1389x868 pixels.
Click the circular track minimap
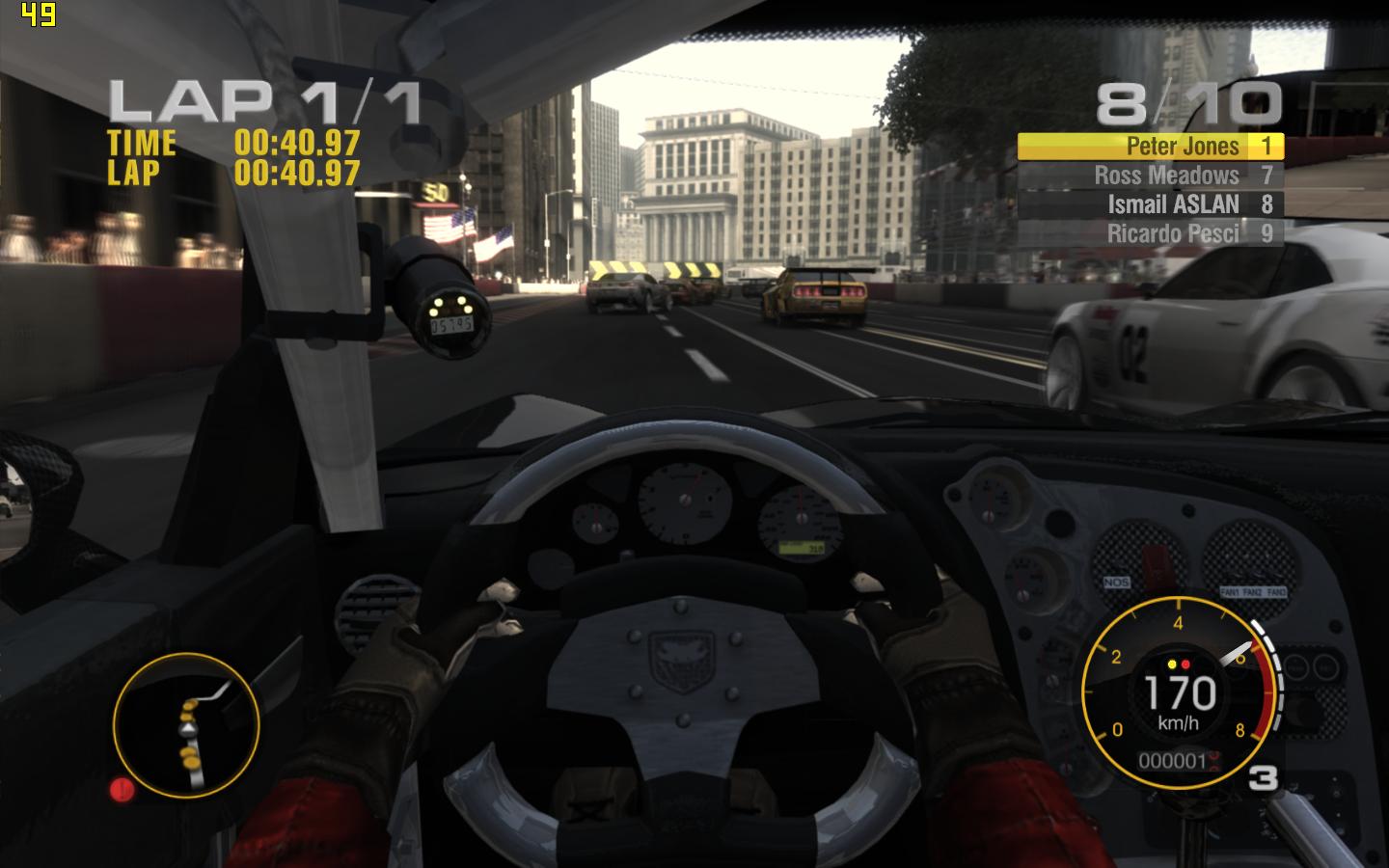click(x=186, y=725)
